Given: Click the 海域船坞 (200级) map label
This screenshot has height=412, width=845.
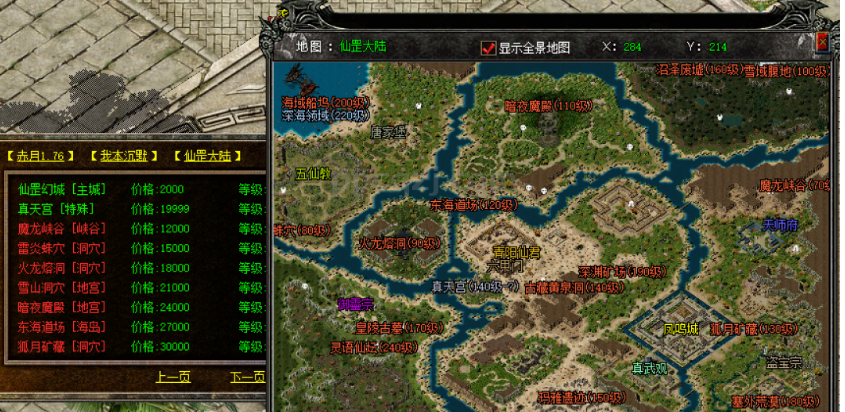Looking at the screenshot, I should pyautogui.click(x=325, y=102).
